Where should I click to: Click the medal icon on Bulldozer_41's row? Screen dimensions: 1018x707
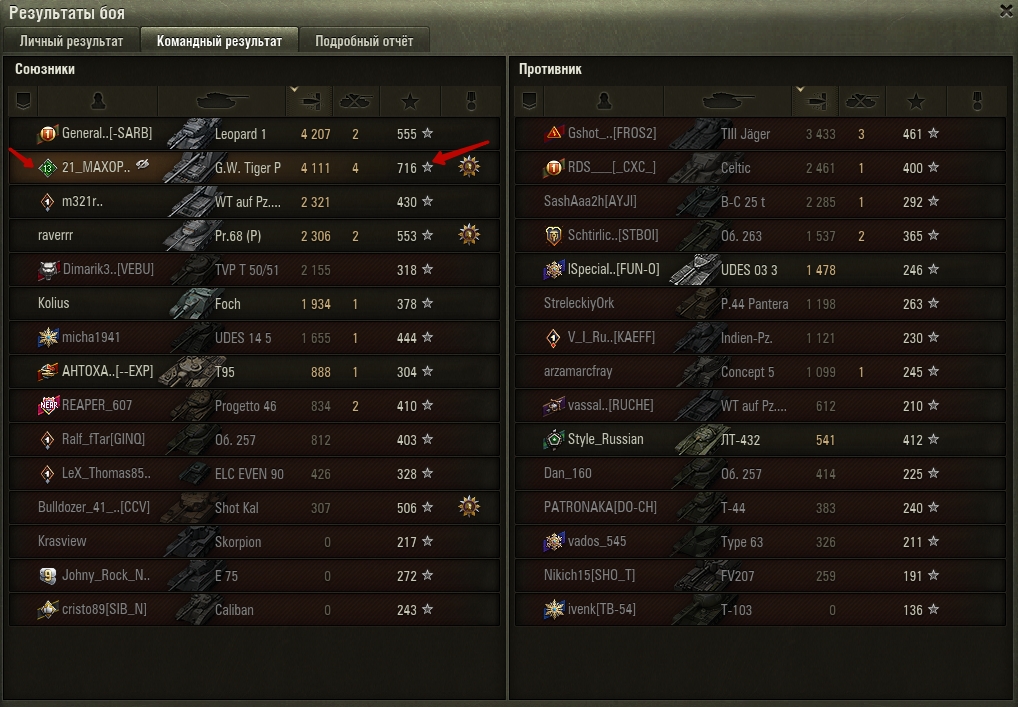[469, 508]
